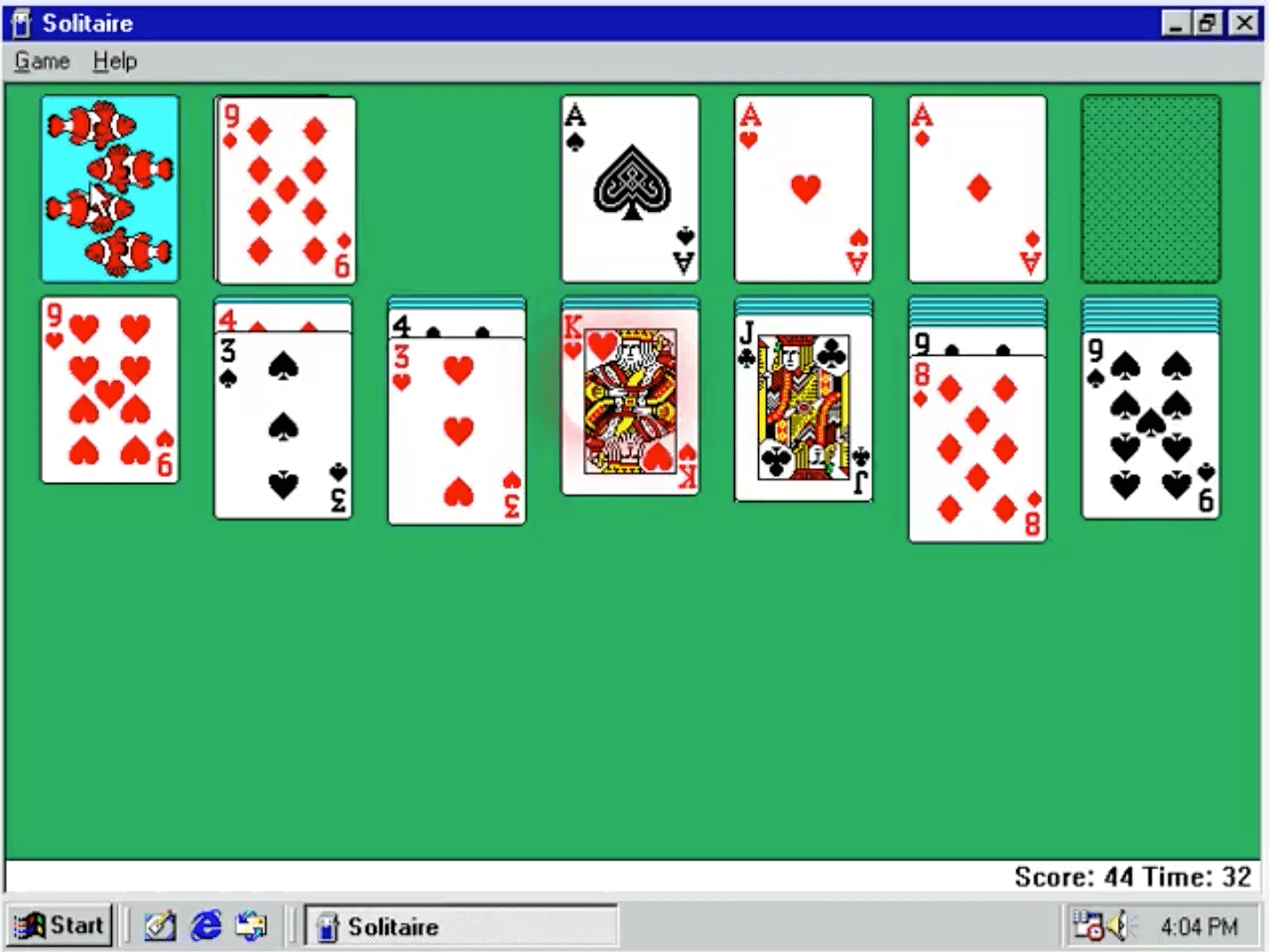Open the volume control in the system tray

[1121, 925]
